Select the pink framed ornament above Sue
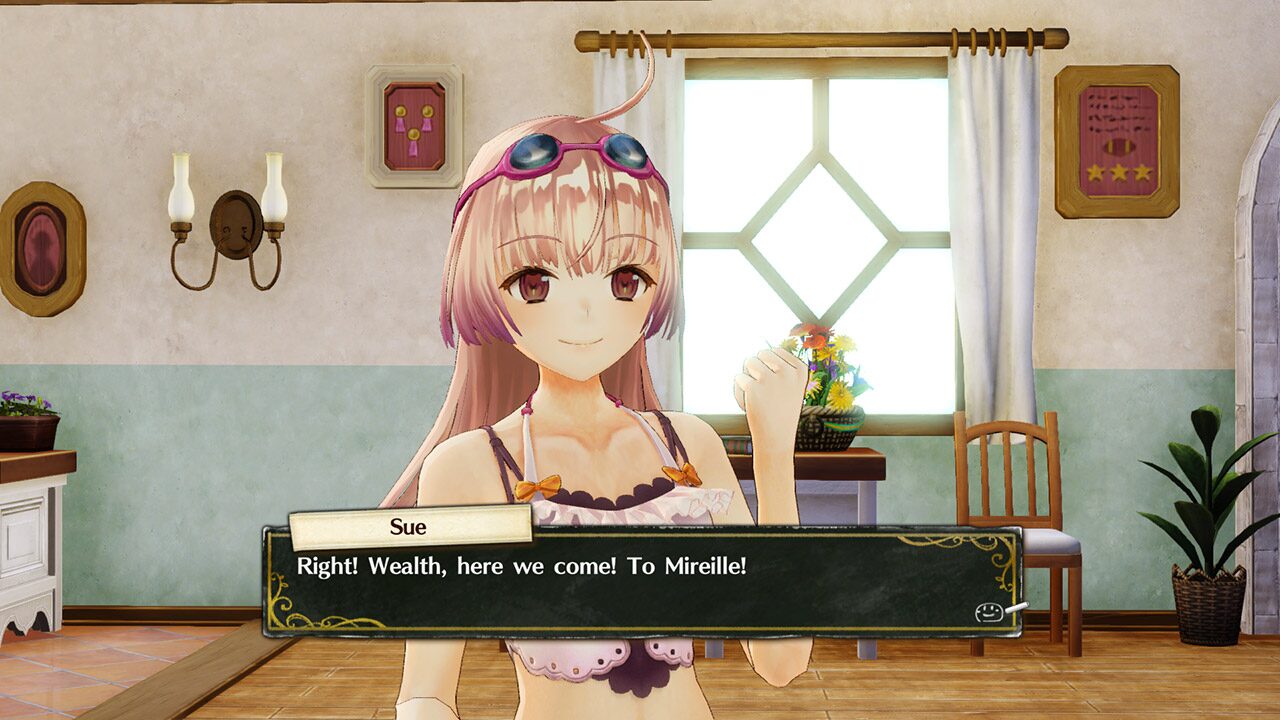 tap(412, 120)
